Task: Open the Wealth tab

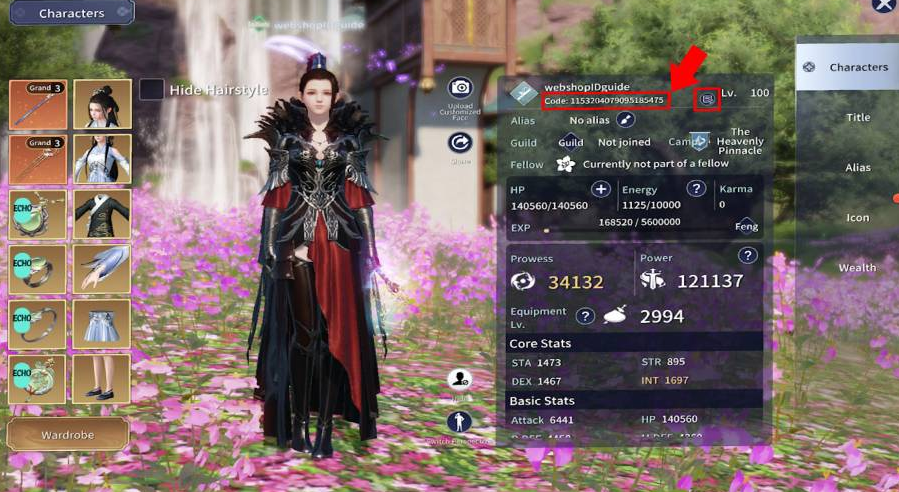Action: coord(857,267)
